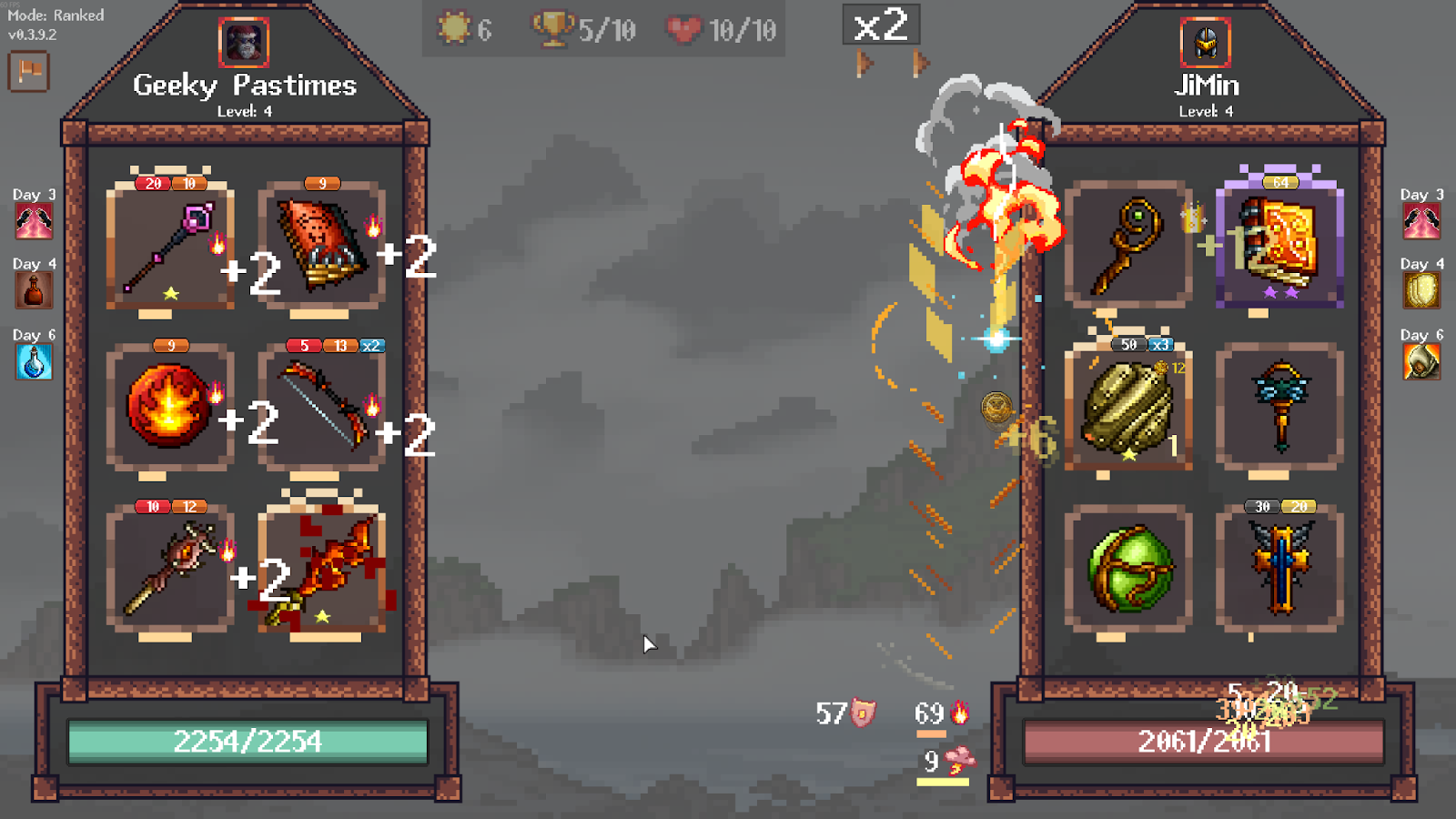1456x819 pixels.
Task: Open Geeky Pastimes player portrait
Action: 244,42
